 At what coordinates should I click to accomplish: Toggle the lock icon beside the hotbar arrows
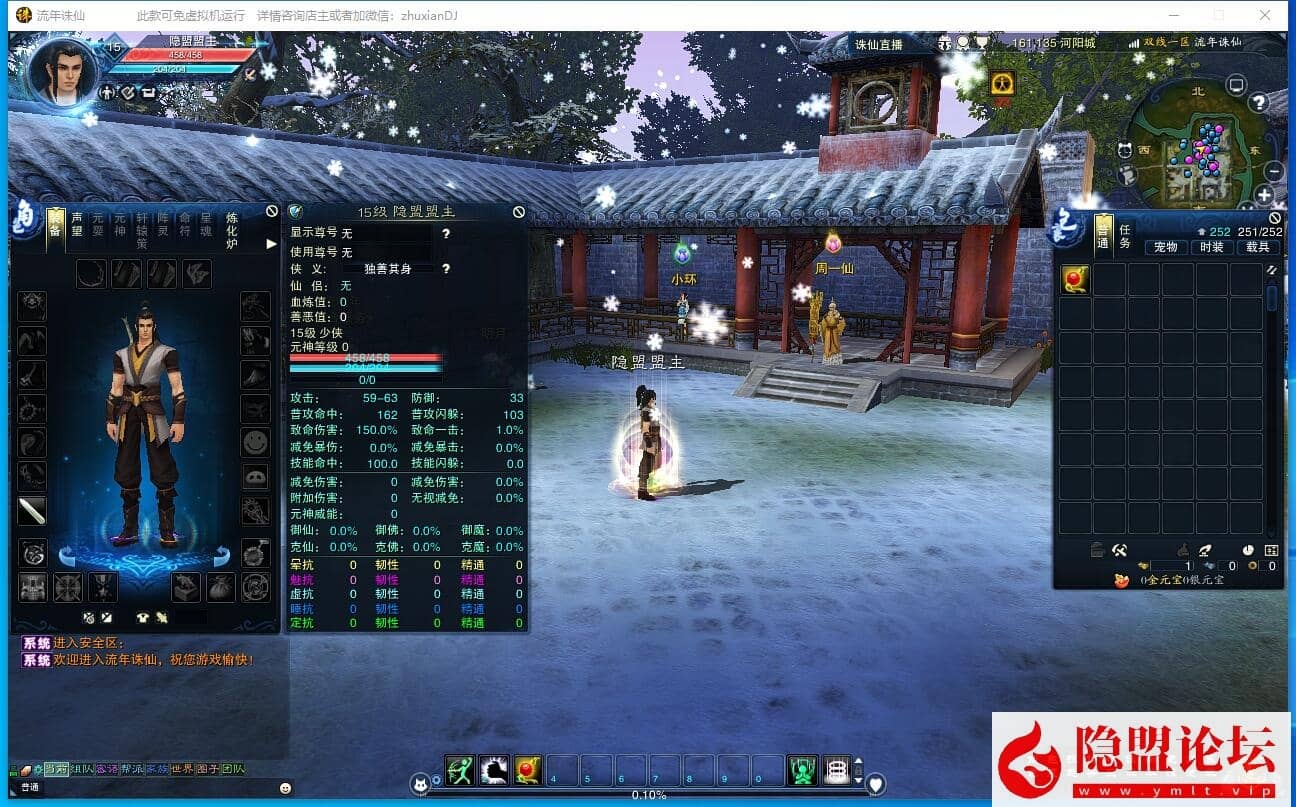point(859,770)
